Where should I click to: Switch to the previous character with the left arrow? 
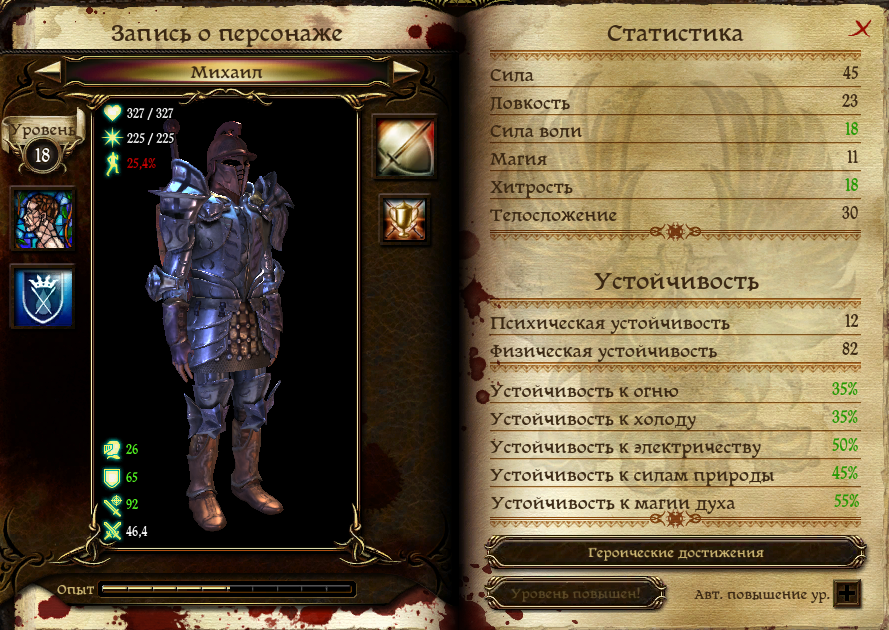(49, 71)
